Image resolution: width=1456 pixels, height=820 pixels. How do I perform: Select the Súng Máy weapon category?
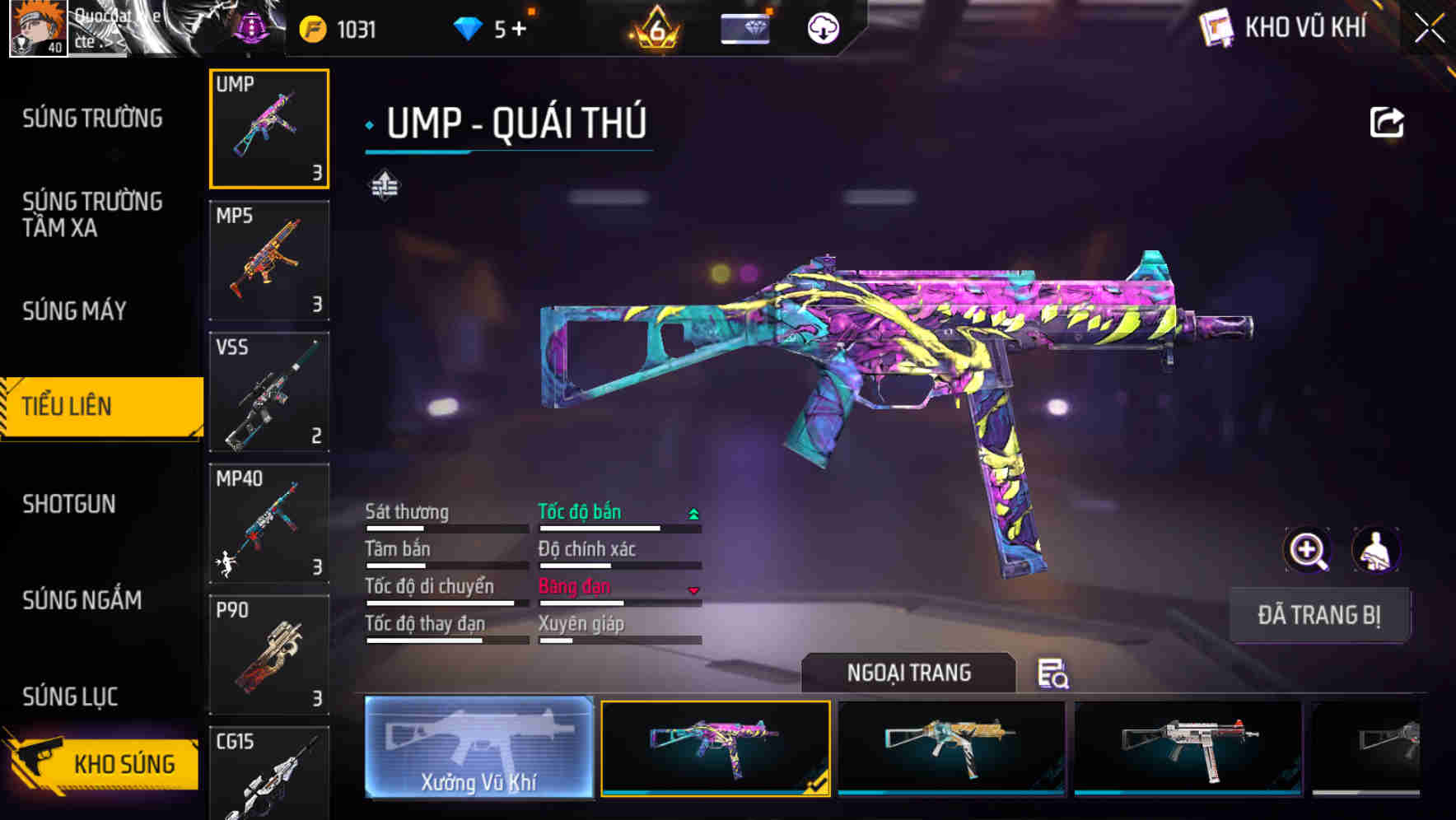[75, 310]
